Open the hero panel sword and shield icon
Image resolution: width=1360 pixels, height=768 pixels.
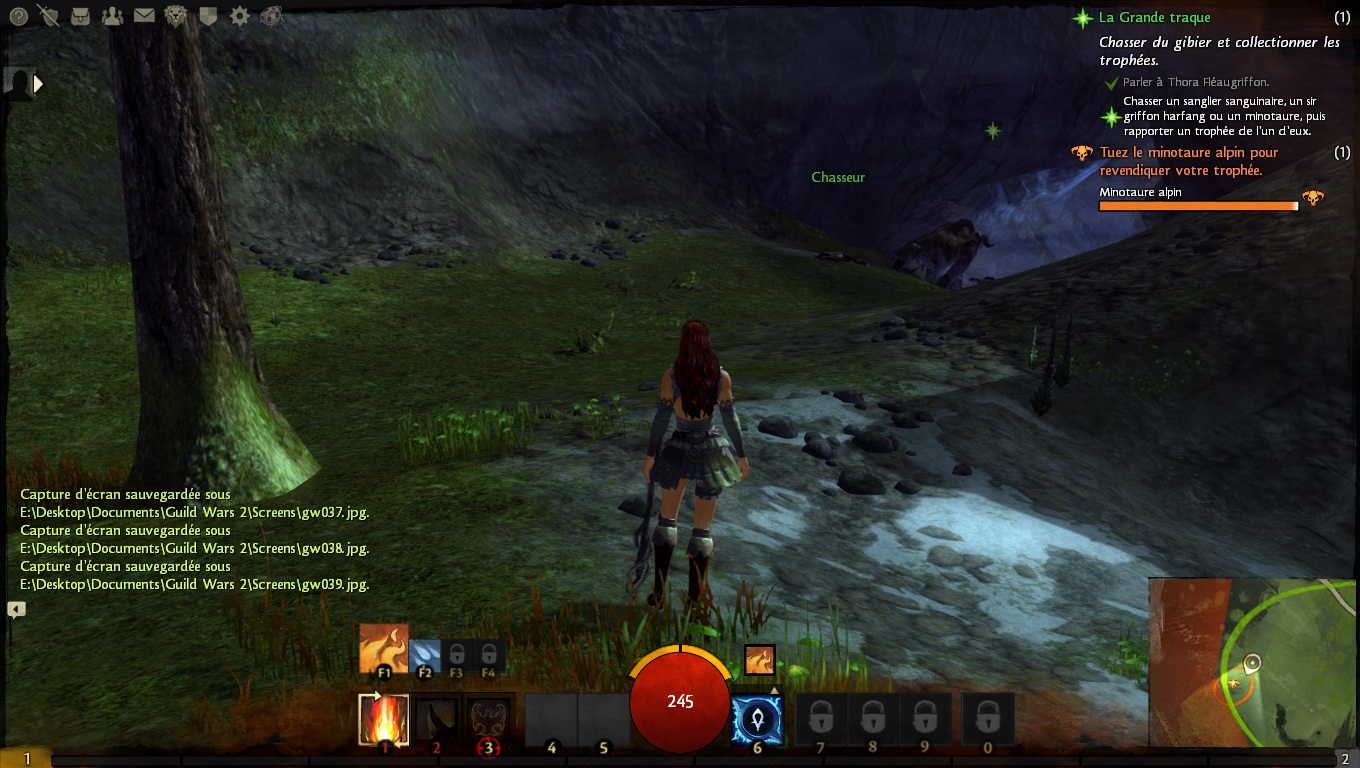(48, 16)
